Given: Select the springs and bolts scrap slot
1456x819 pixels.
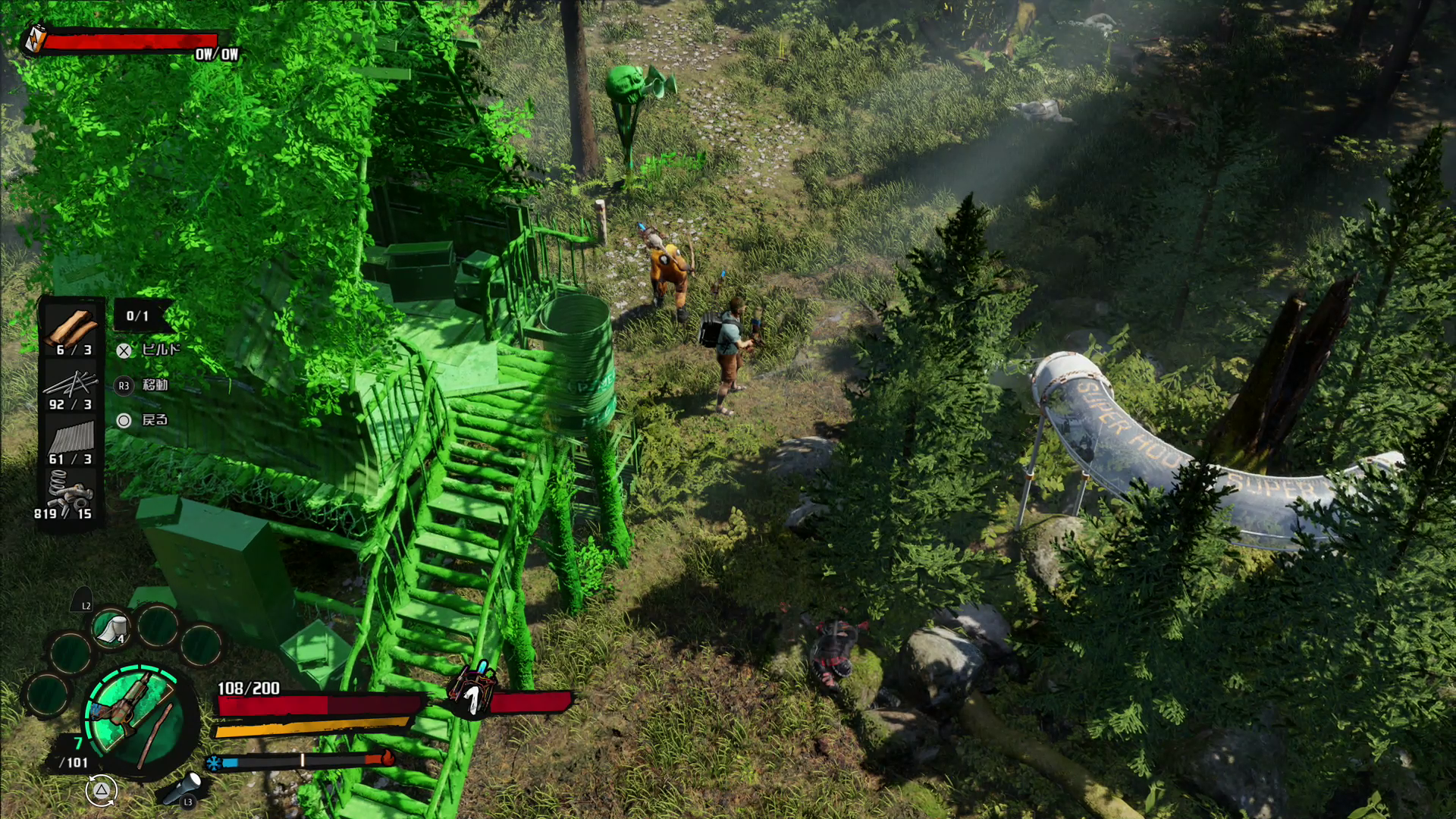Looking at the screenshot, I should [71, 491].
